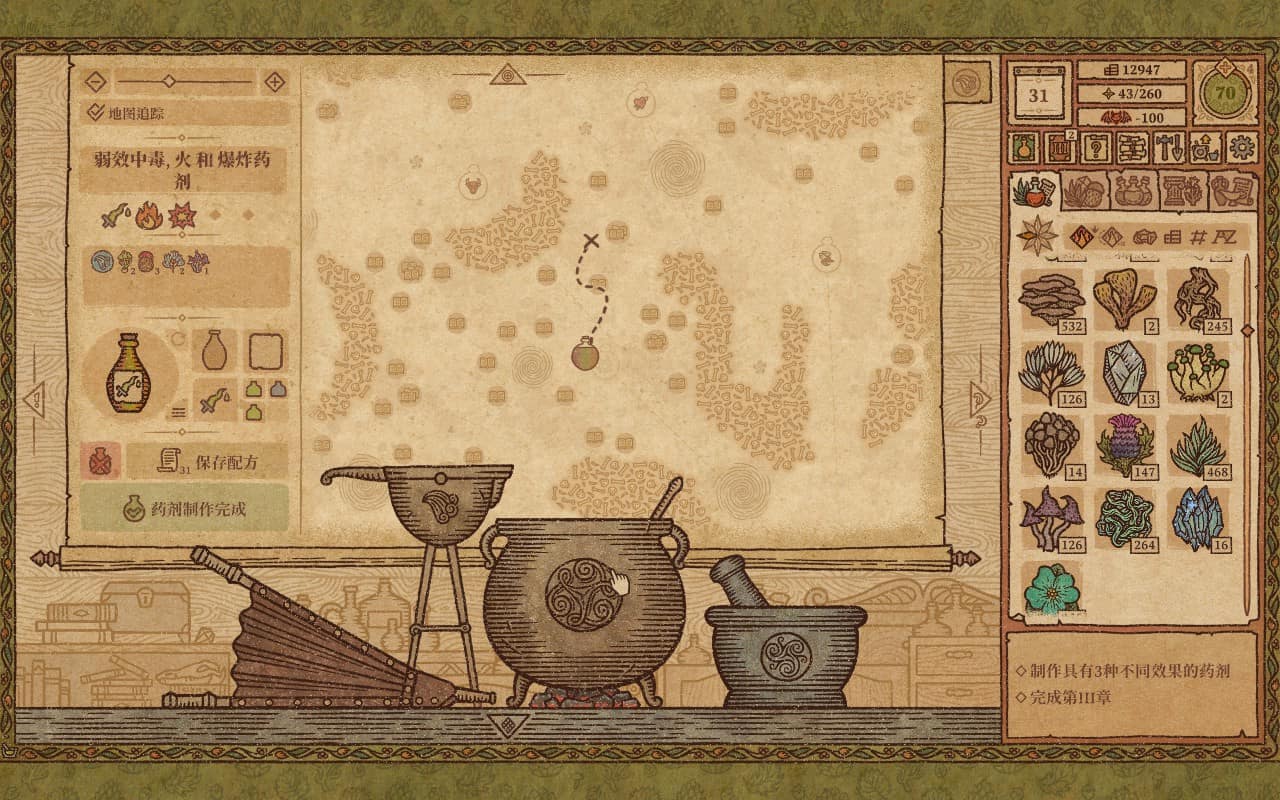Click the green potion brewing icon
This screenshot has width=1280, height=800.
tap(1022, 148)
